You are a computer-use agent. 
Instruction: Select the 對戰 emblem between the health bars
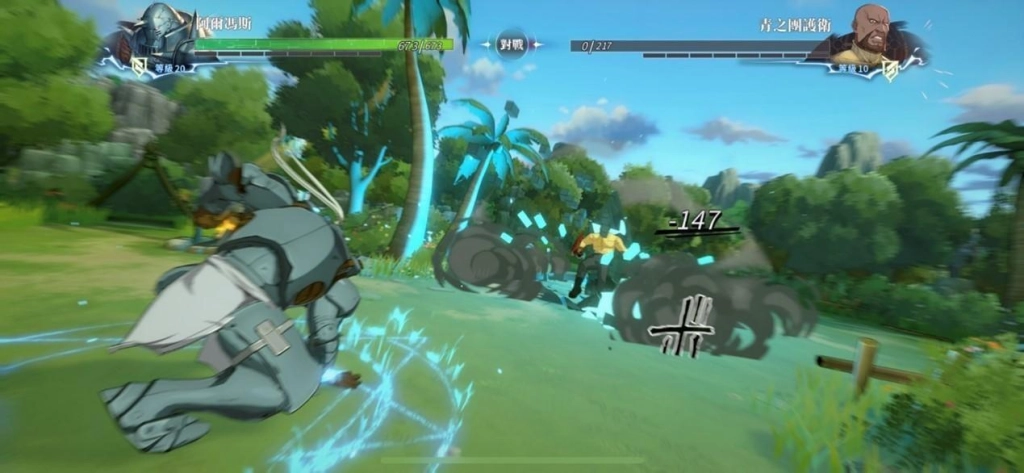[512, 45]
